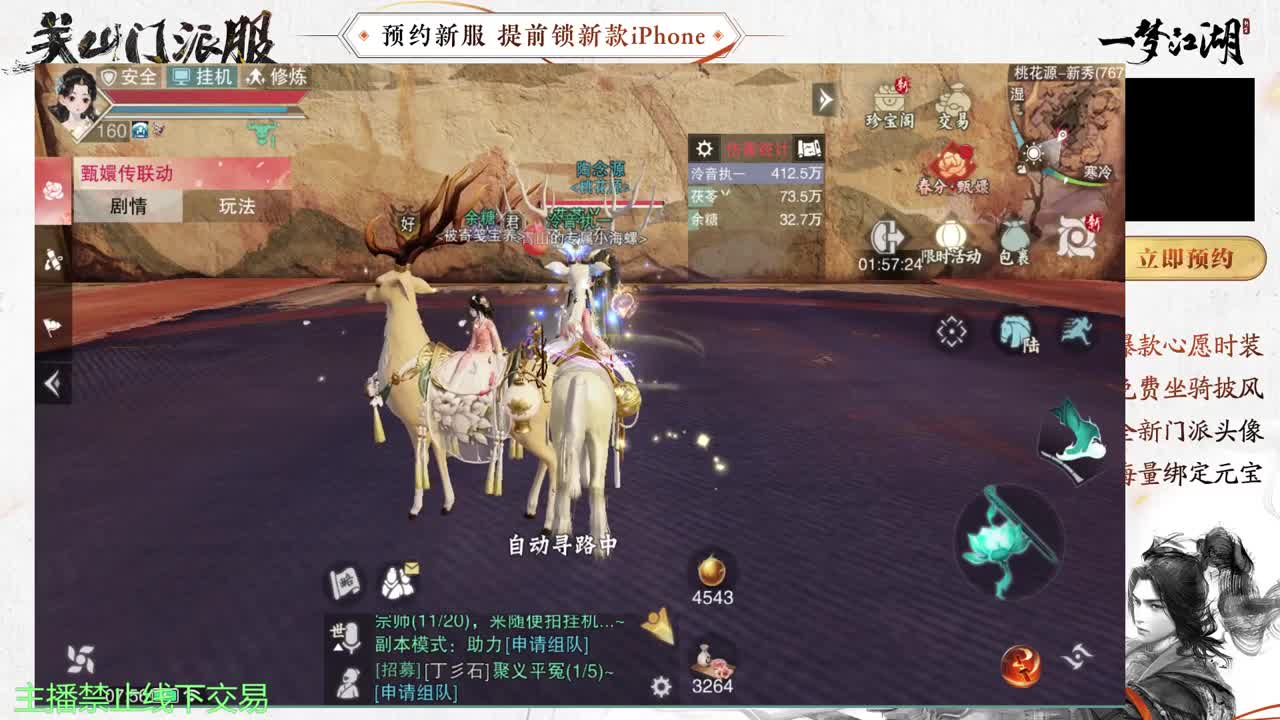Open the 交易 trading icon
1280x720 pixels.
pyautogui.click(x=954, y=100)
